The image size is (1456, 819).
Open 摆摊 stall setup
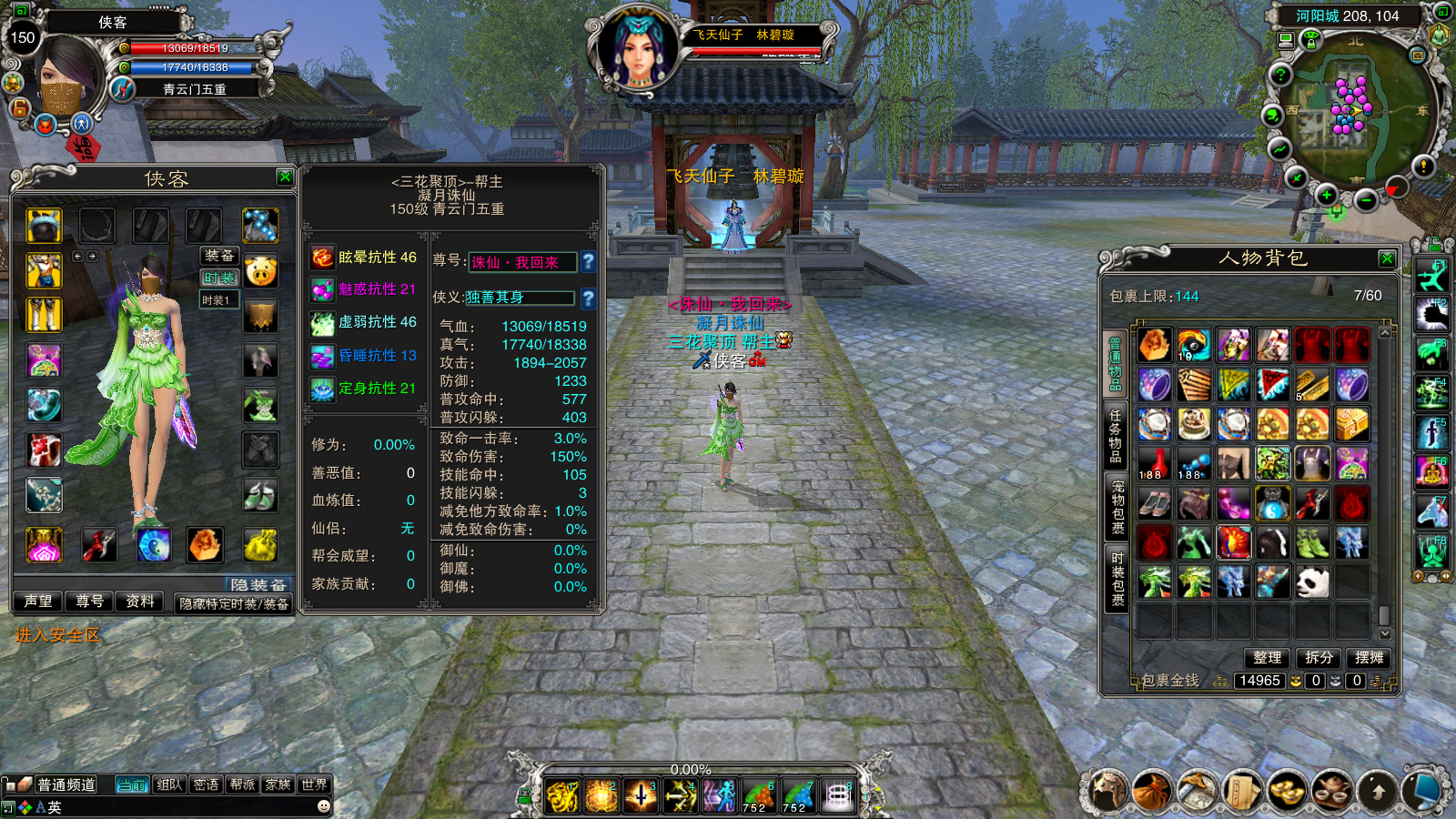click(x=1369, y=657)
